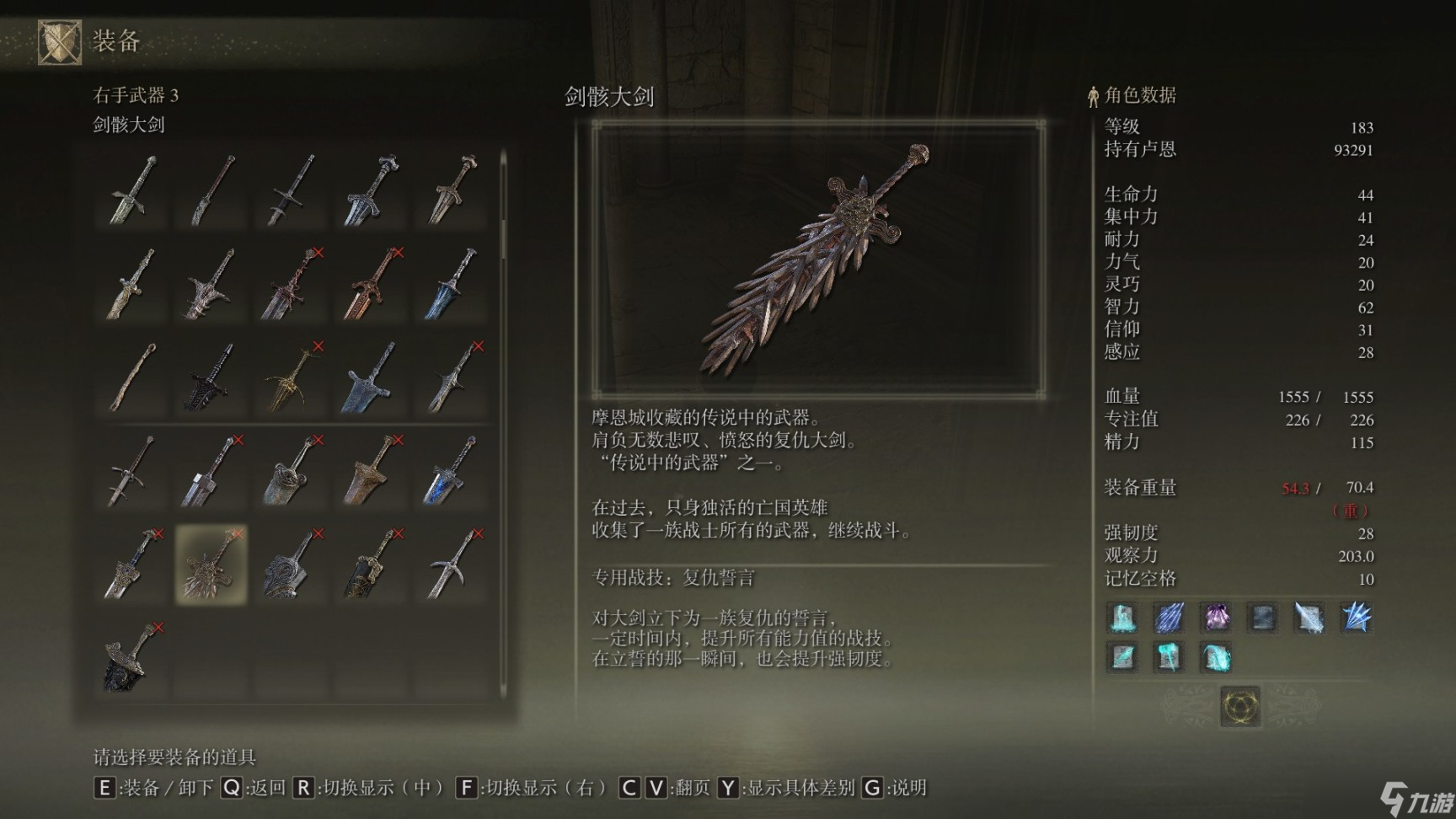
Task: Pick the golden branching-blade greatsword
Action: pyautogui.click(x=291, y=377)
